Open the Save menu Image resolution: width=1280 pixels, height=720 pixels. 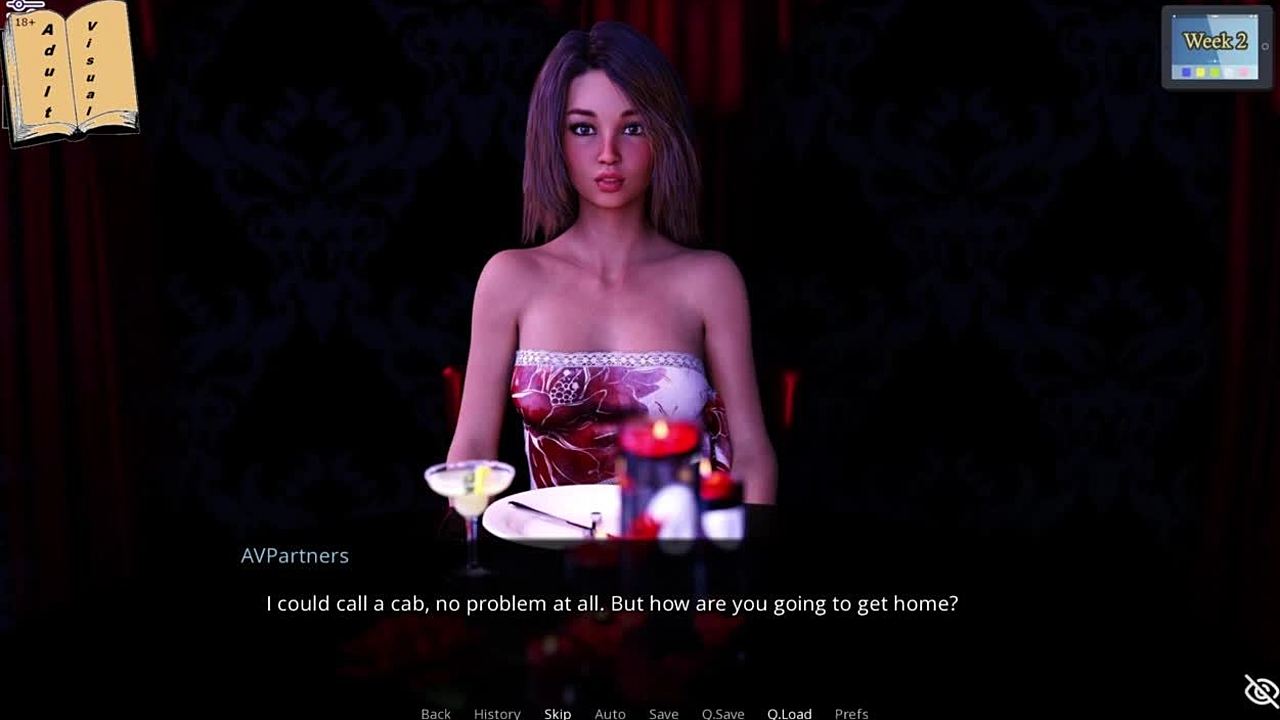tap(663, 713)
